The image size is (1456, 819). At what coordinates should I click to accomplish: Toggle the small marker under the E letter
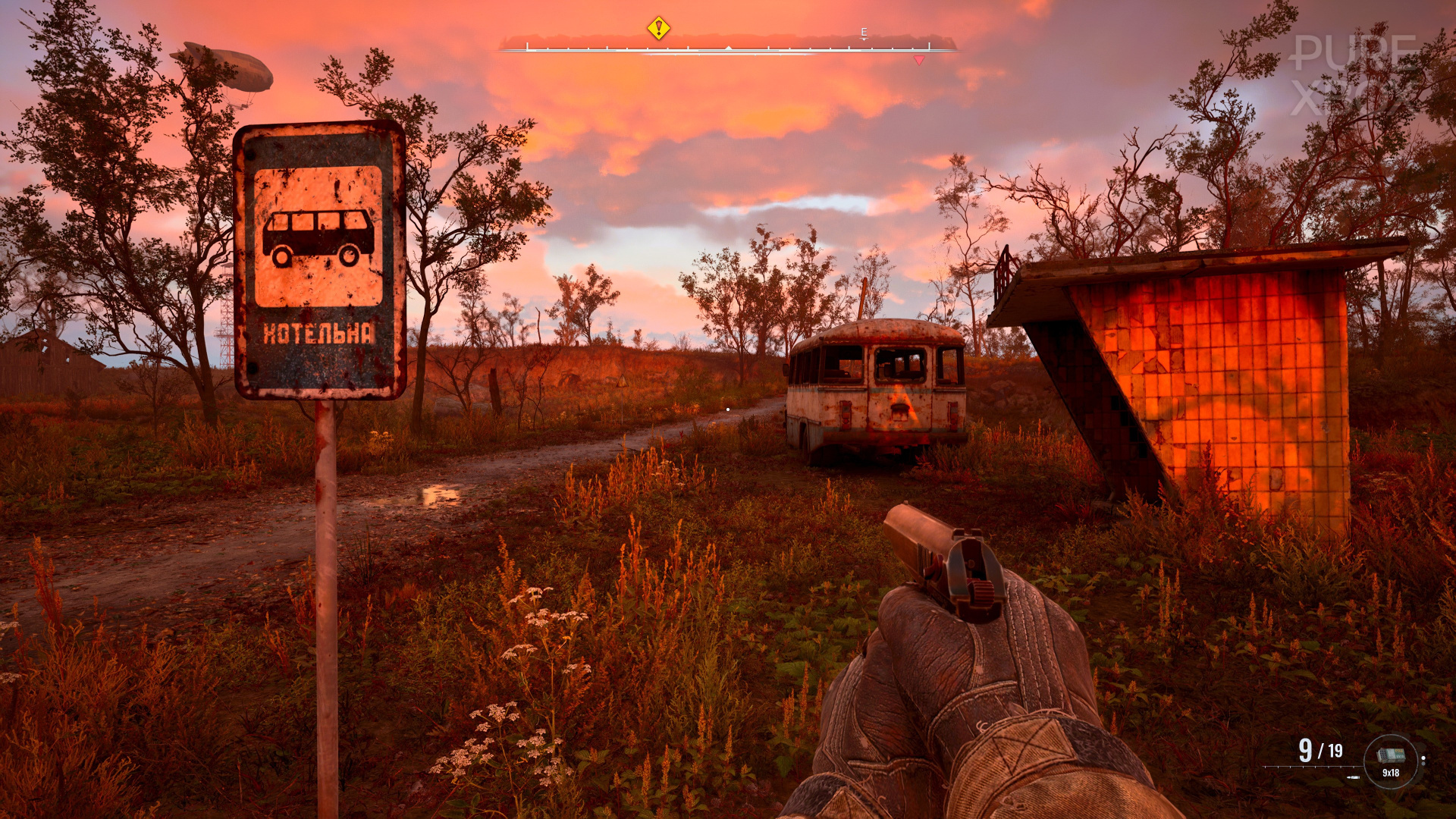[864, 39]
